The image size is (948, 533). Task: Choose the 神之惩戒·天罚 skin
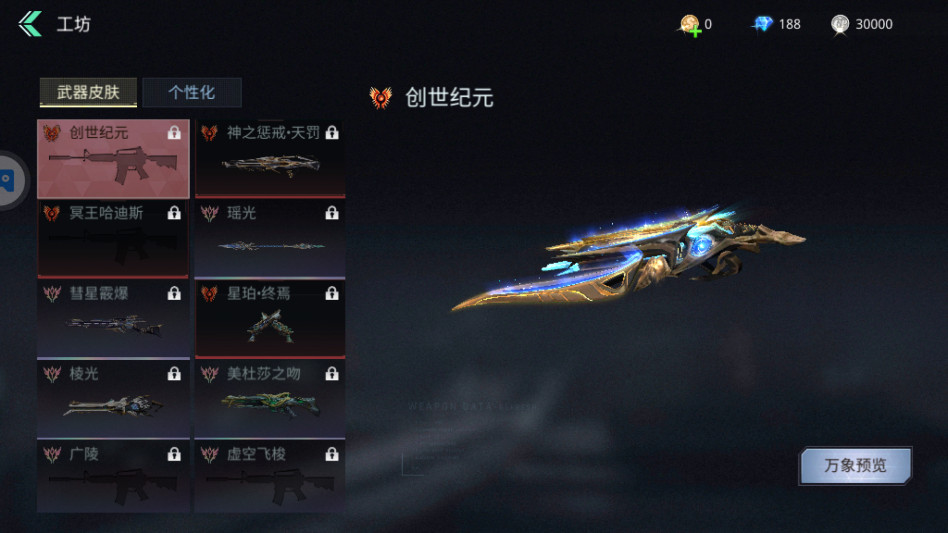pyautogui.click(x=270, y=159)
